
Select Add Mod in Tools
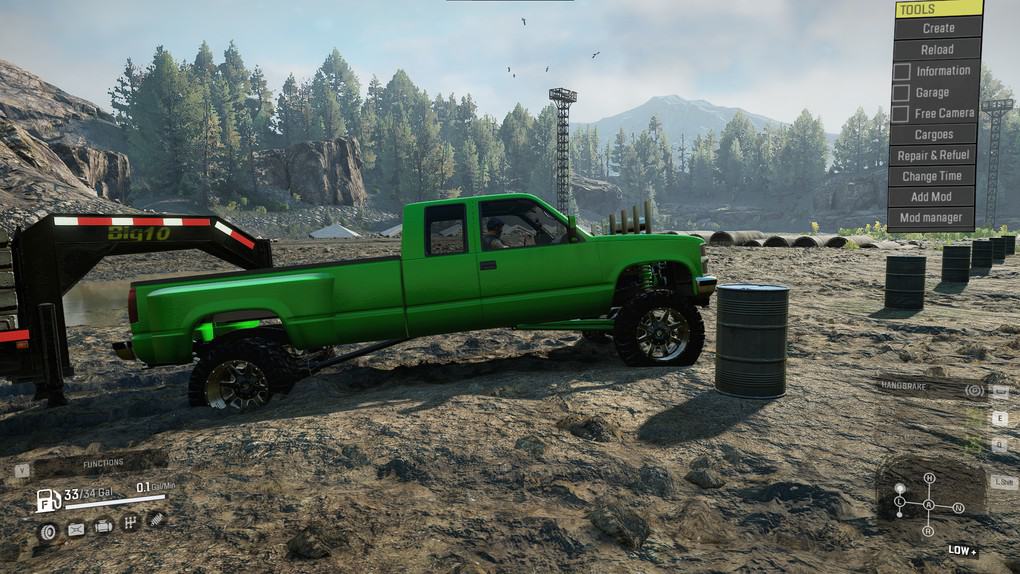pos(933,197)
